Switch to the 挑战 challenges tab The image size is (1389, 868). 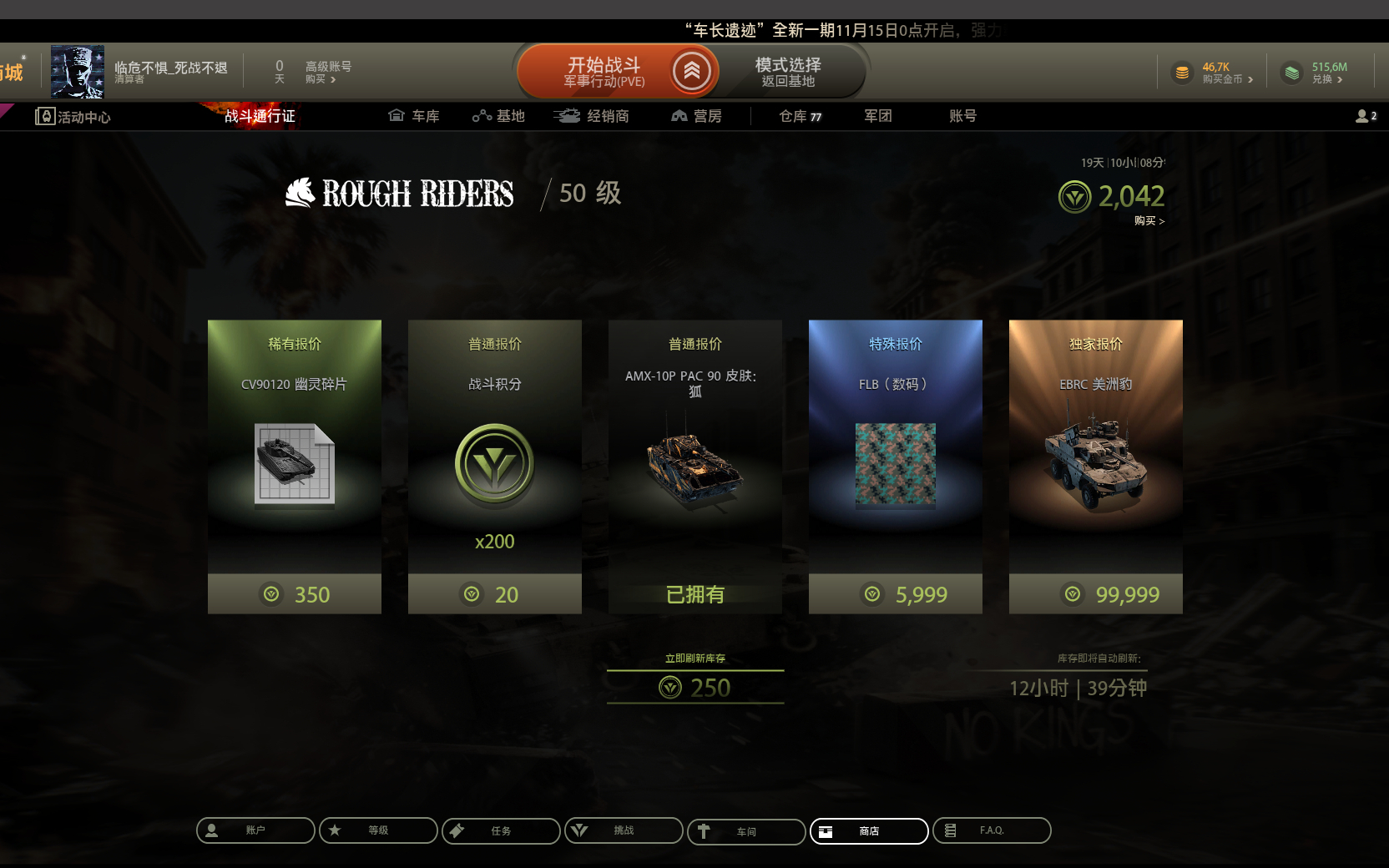pyautogui.click(x=624, y=830)
